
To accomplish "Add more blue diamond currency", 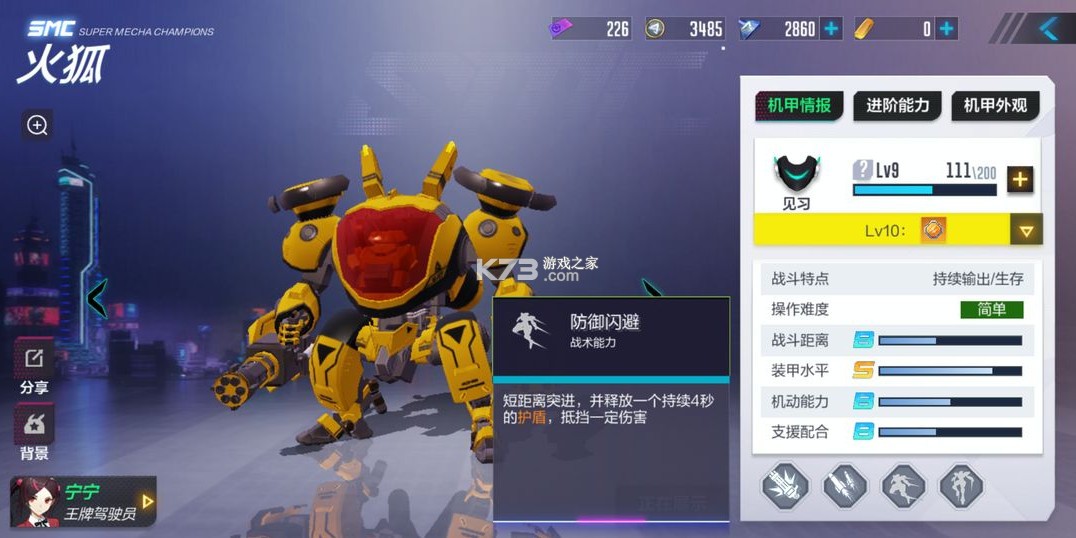I will pos(831,29).
